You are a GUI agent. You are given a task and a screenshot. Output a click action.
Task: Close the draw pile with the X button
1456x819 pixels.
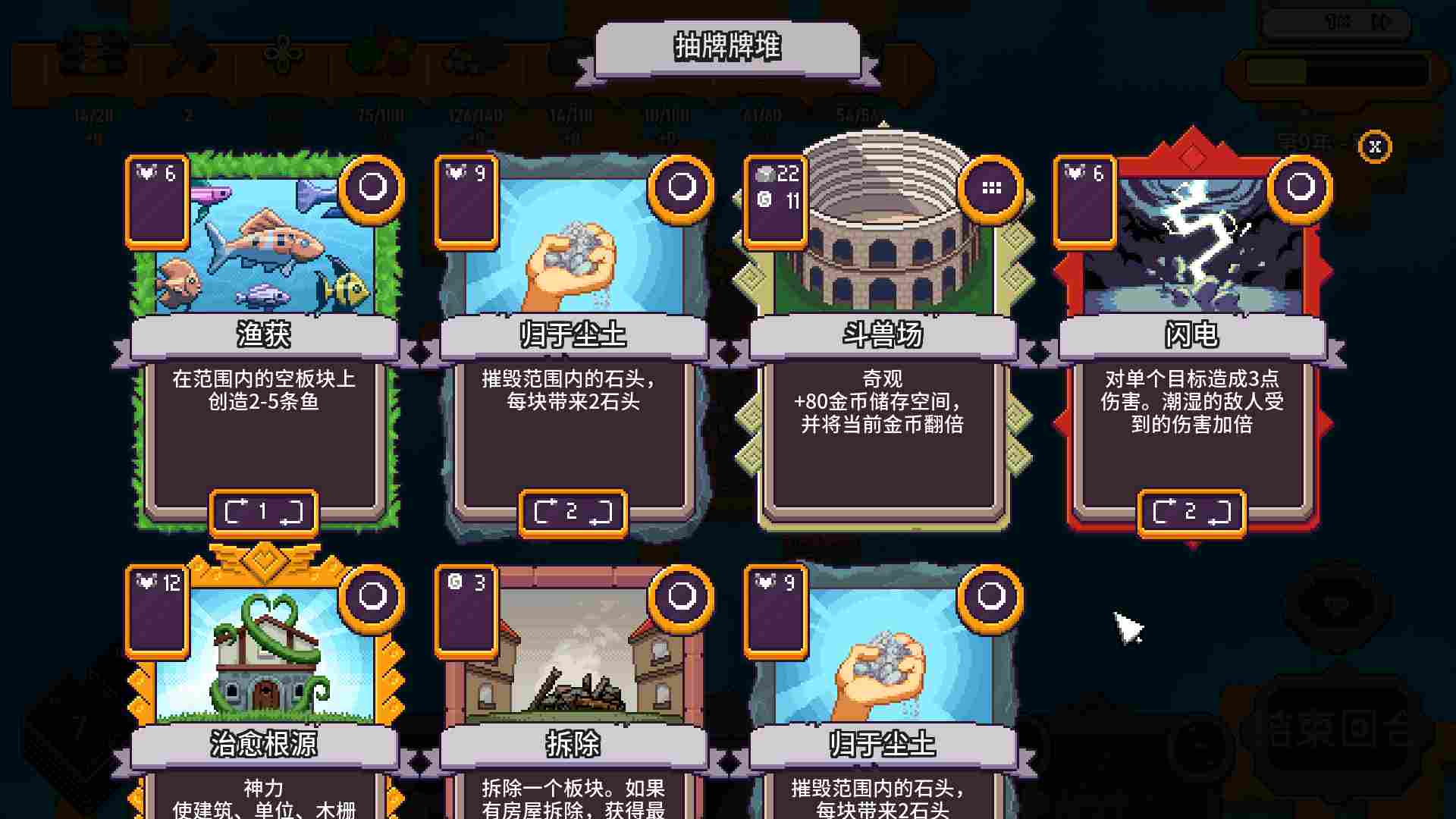[x=1374, y=148]
